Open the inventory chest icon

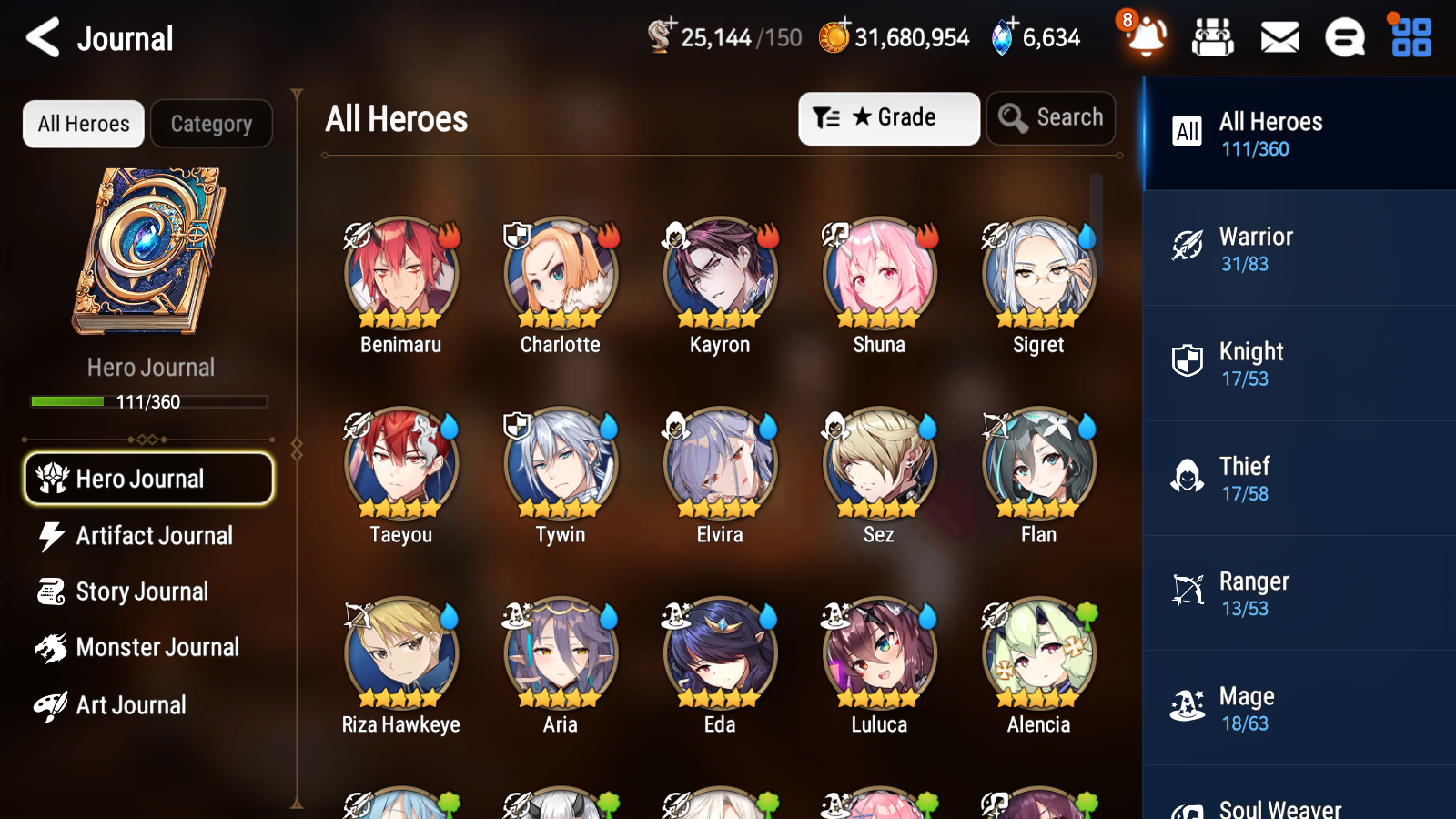pyautogui.click(x=1213, y=38)
